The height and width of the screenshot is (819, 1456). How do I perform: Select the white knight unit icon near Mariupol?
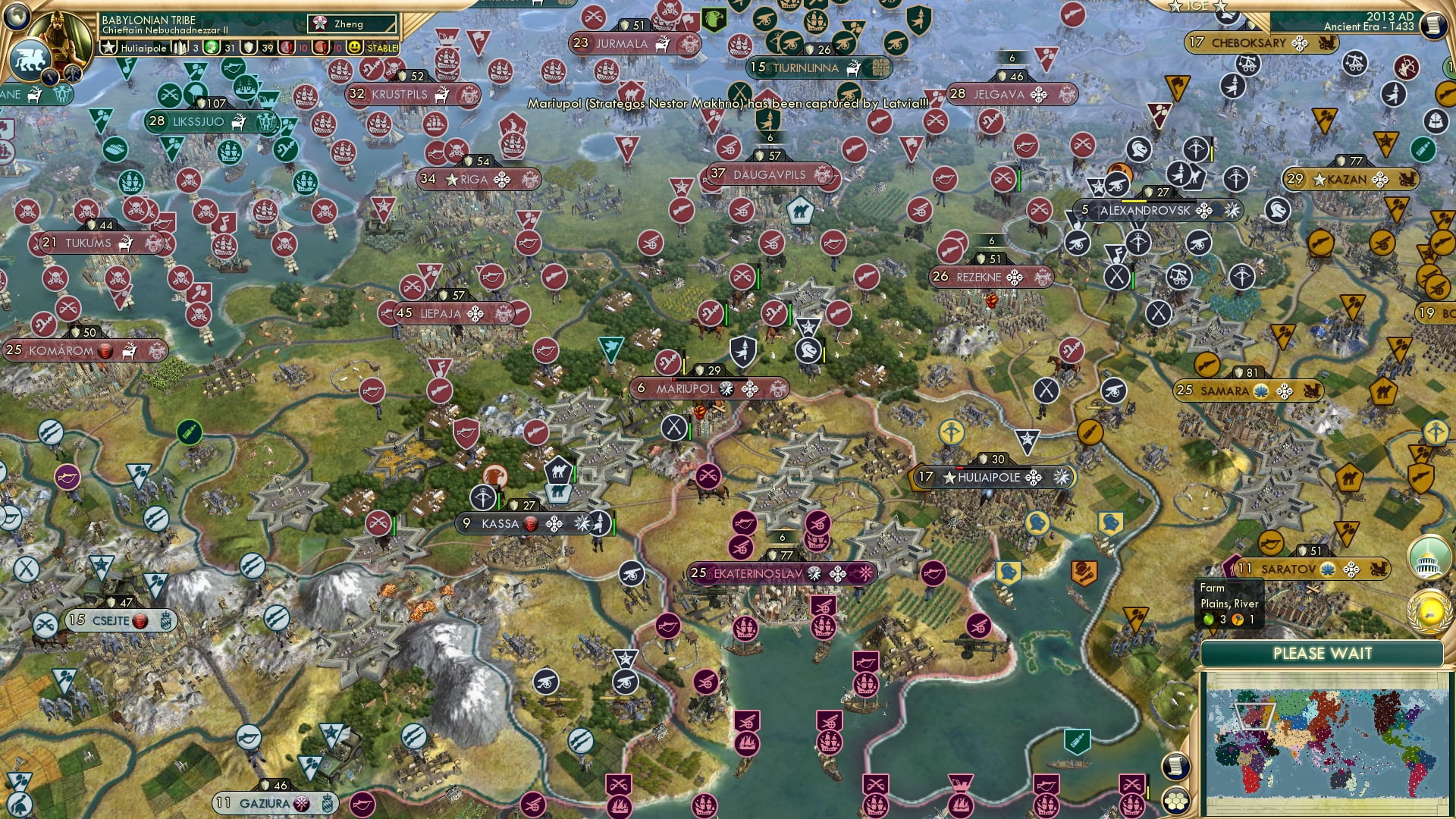[x=809, y=350]
